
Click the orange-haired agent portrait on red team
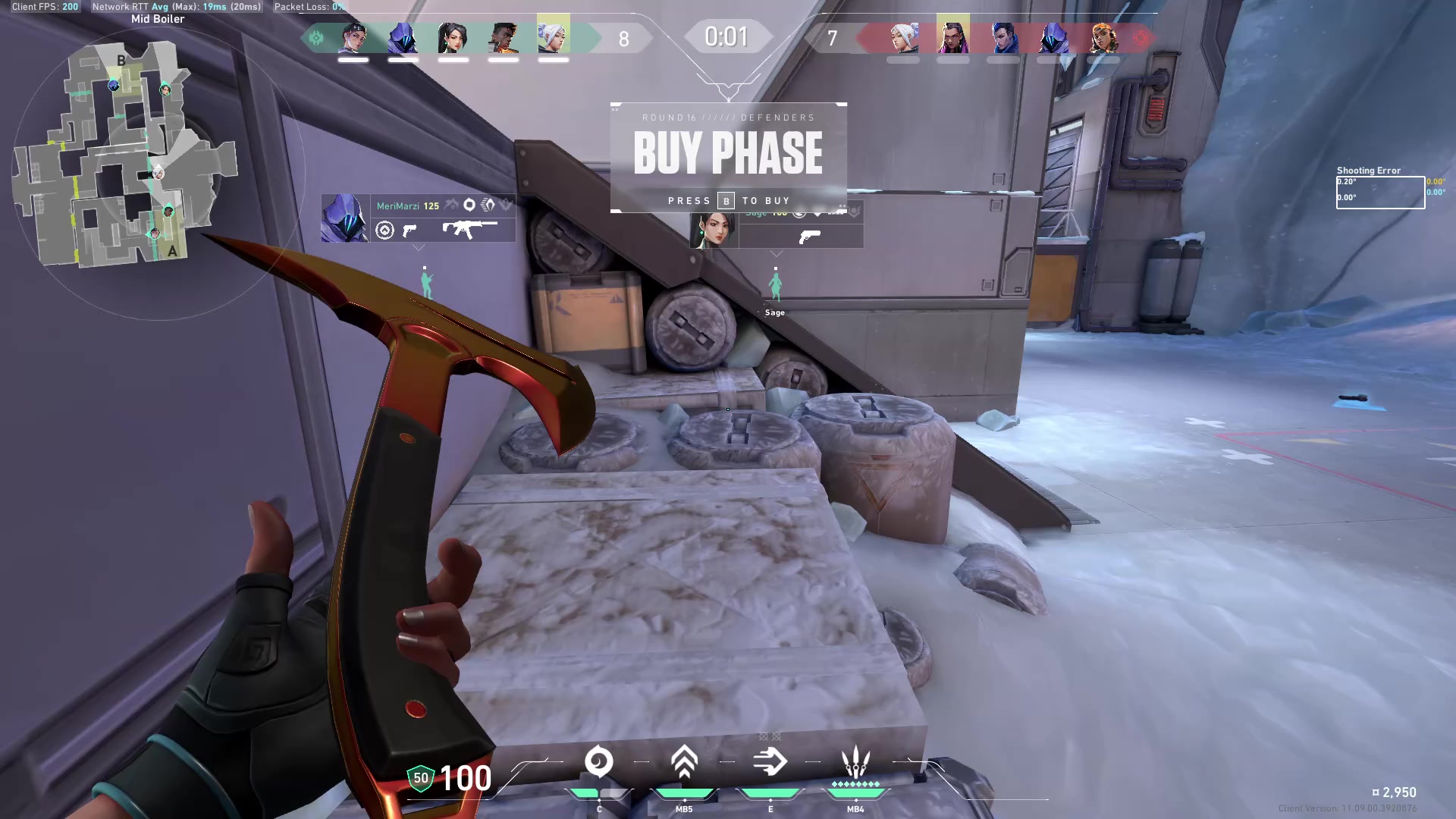1103,38
